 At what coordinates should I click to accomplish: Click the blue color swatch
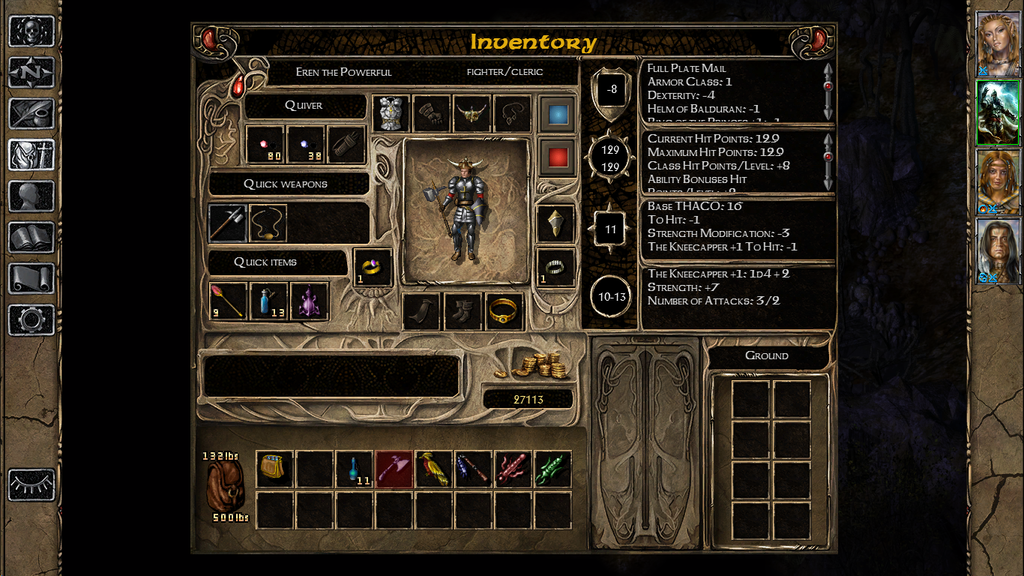(x=557, y=113)
